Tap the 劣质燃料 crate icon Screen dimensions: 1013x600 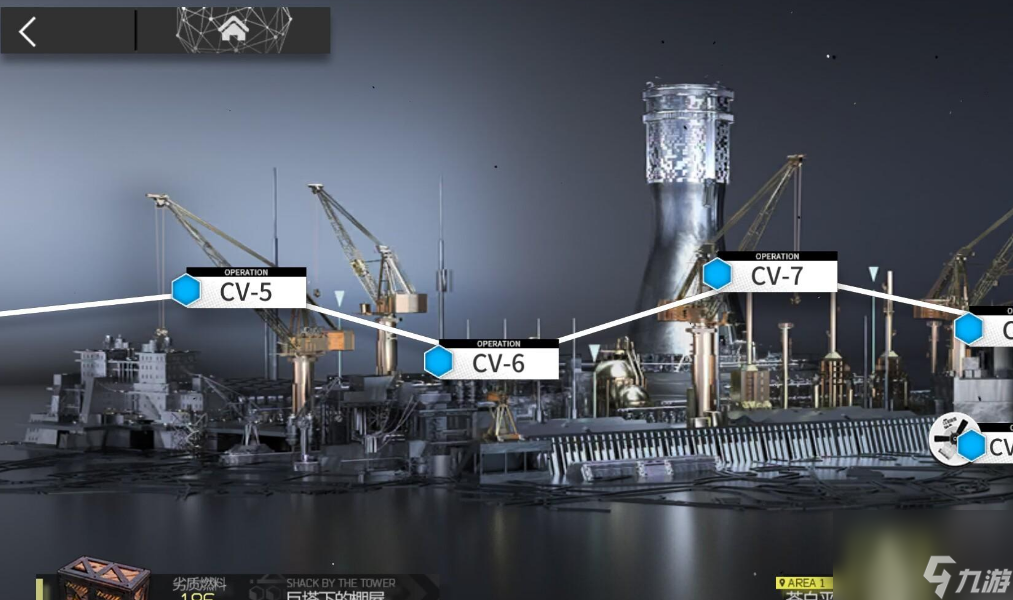pyautogui.click(x=103, y=582)
